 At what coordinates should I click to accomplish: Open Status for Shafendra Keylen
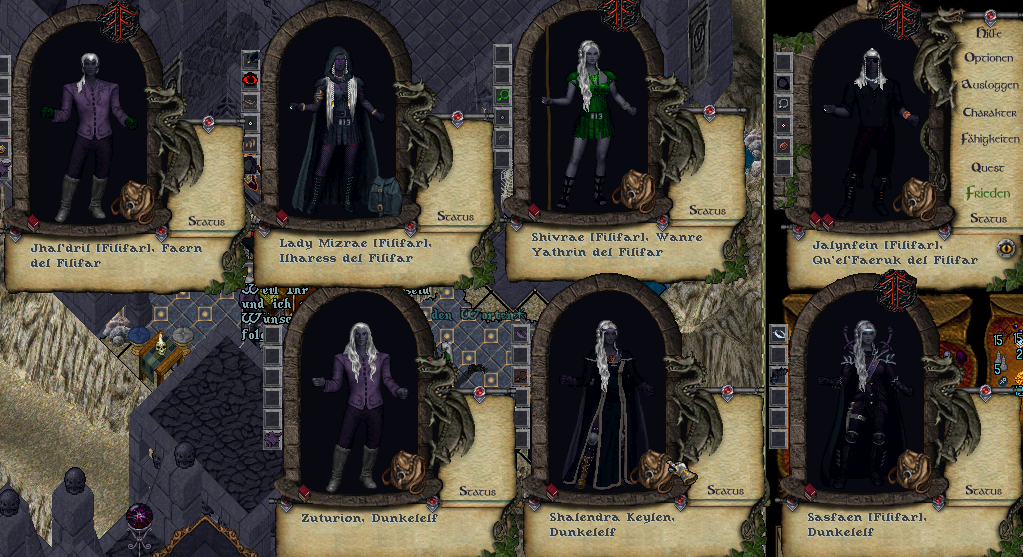click(x=726, y=490)
